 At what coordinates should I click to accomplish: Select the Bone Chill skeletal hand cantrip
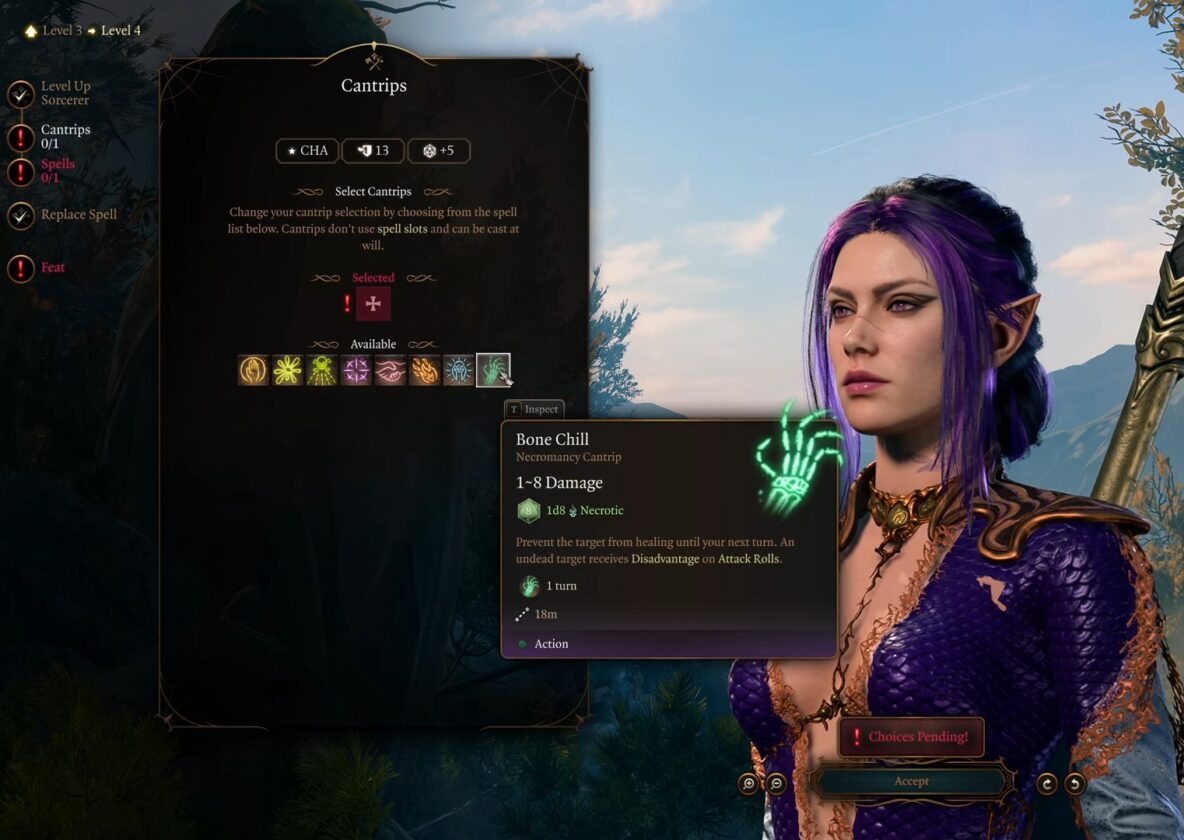tap(493, 370)
